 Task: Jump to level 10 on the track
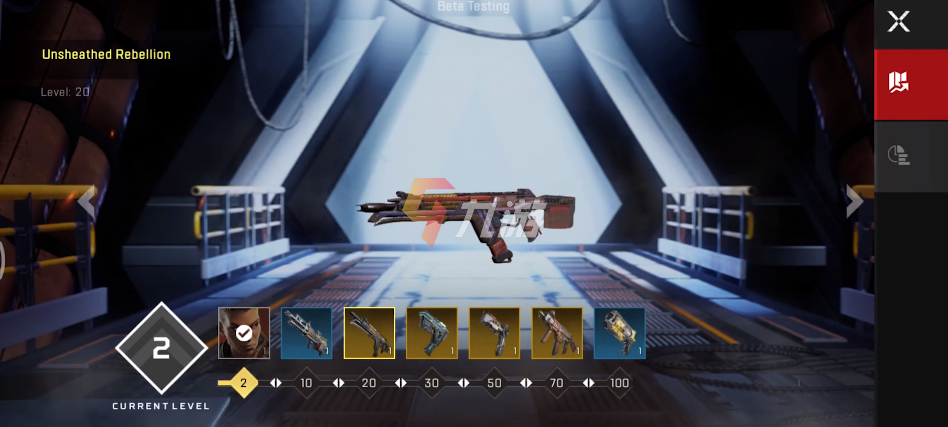[306, 383]
